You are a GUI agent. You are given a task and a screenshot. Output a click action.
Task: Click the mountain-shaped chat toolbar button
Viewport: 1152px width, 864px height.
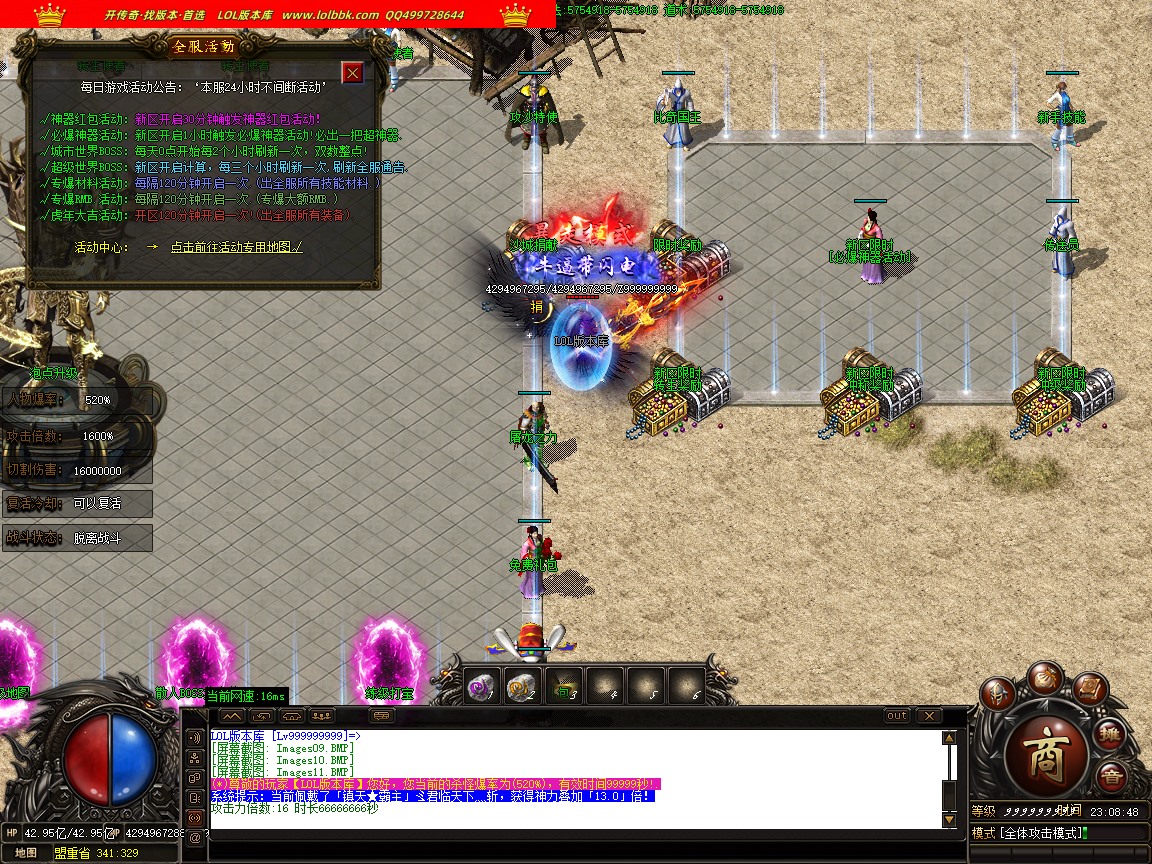232,716
